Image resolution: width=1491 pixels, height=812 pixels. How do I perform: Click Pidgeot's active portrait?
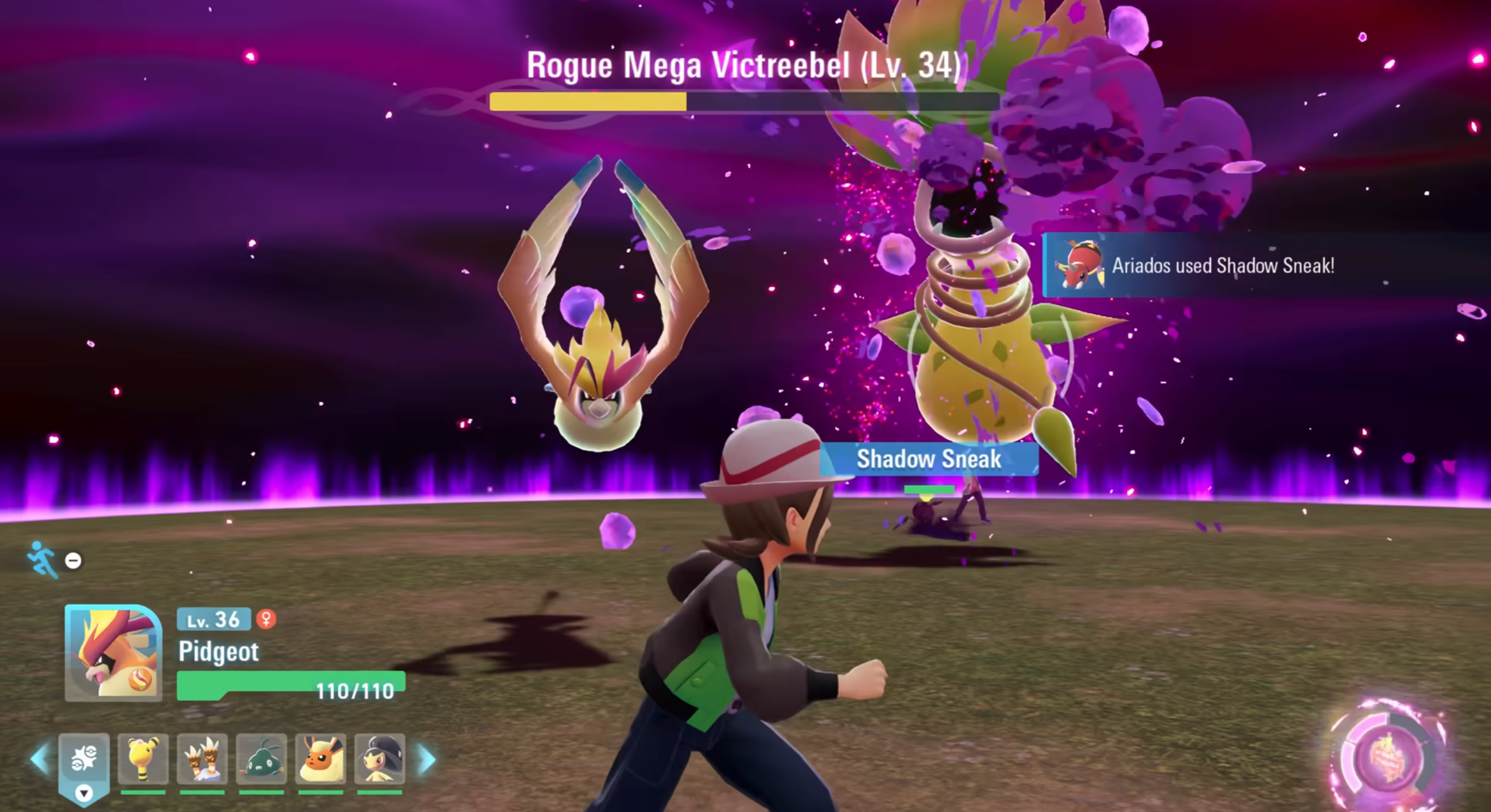point(113,652)
